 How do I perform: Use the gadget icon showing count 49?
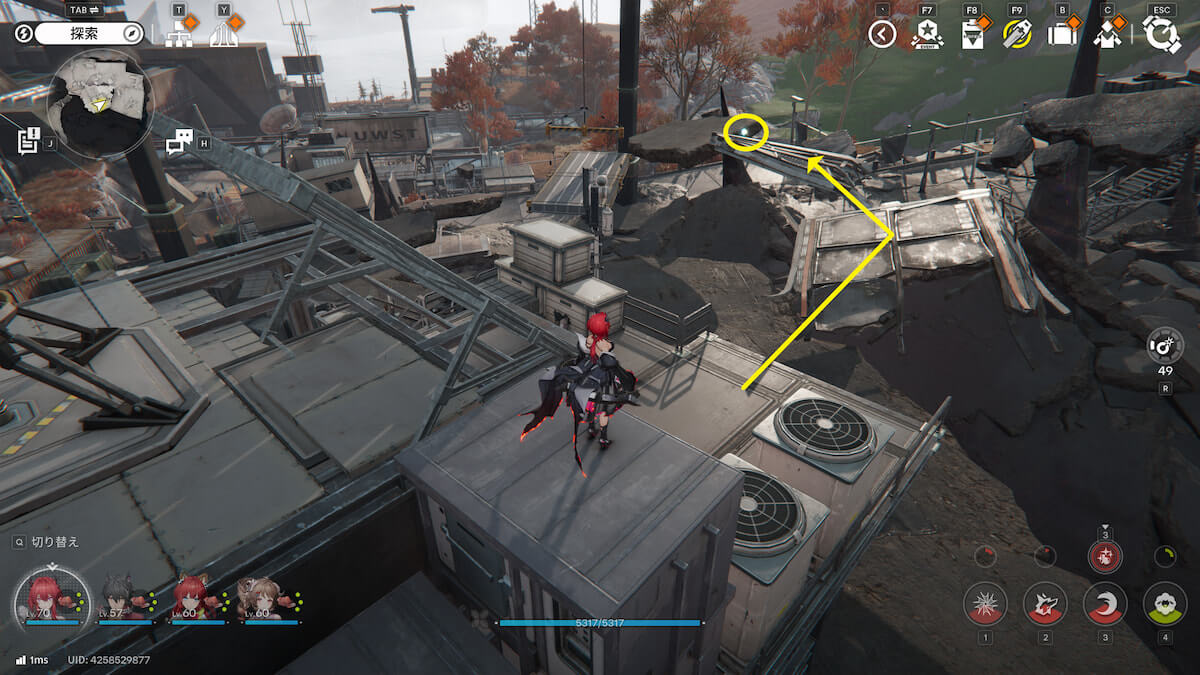1165,347
